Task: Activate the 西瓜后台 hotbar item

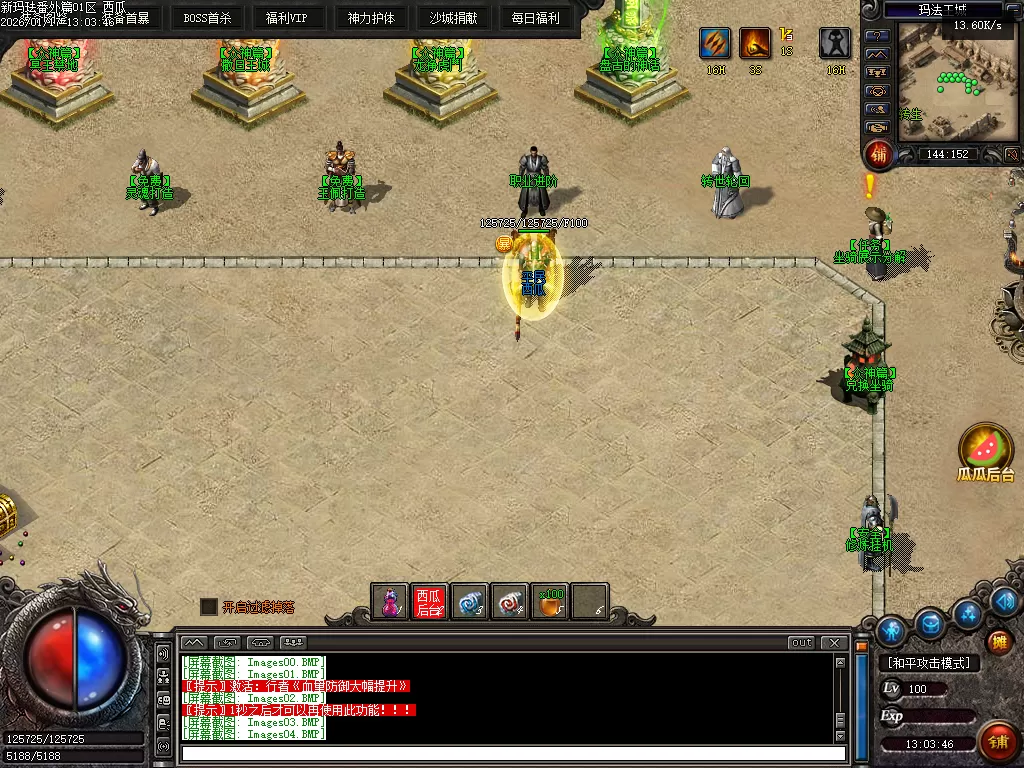Action: (x=429, y=602)
